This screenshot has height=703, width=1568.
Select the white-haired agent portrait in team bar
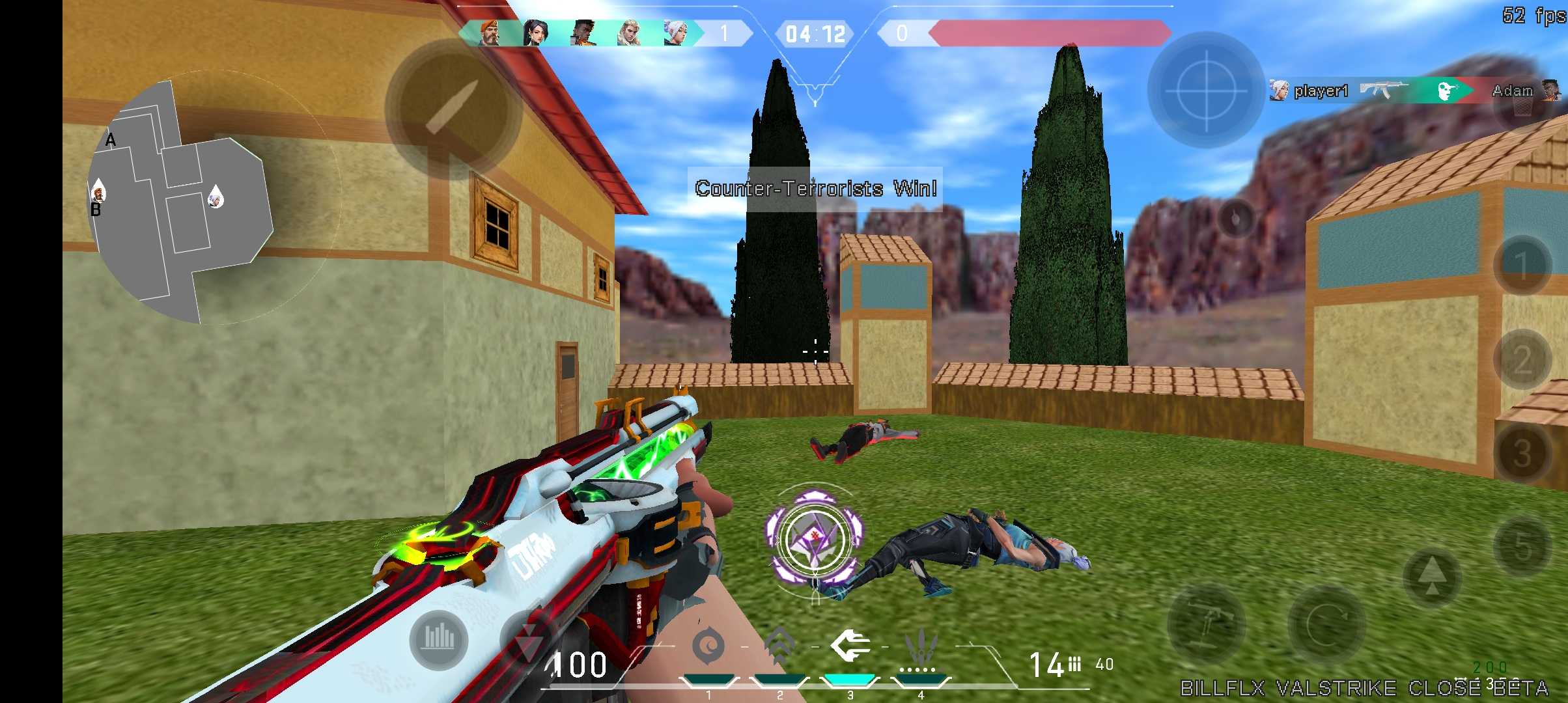(676, 33)
